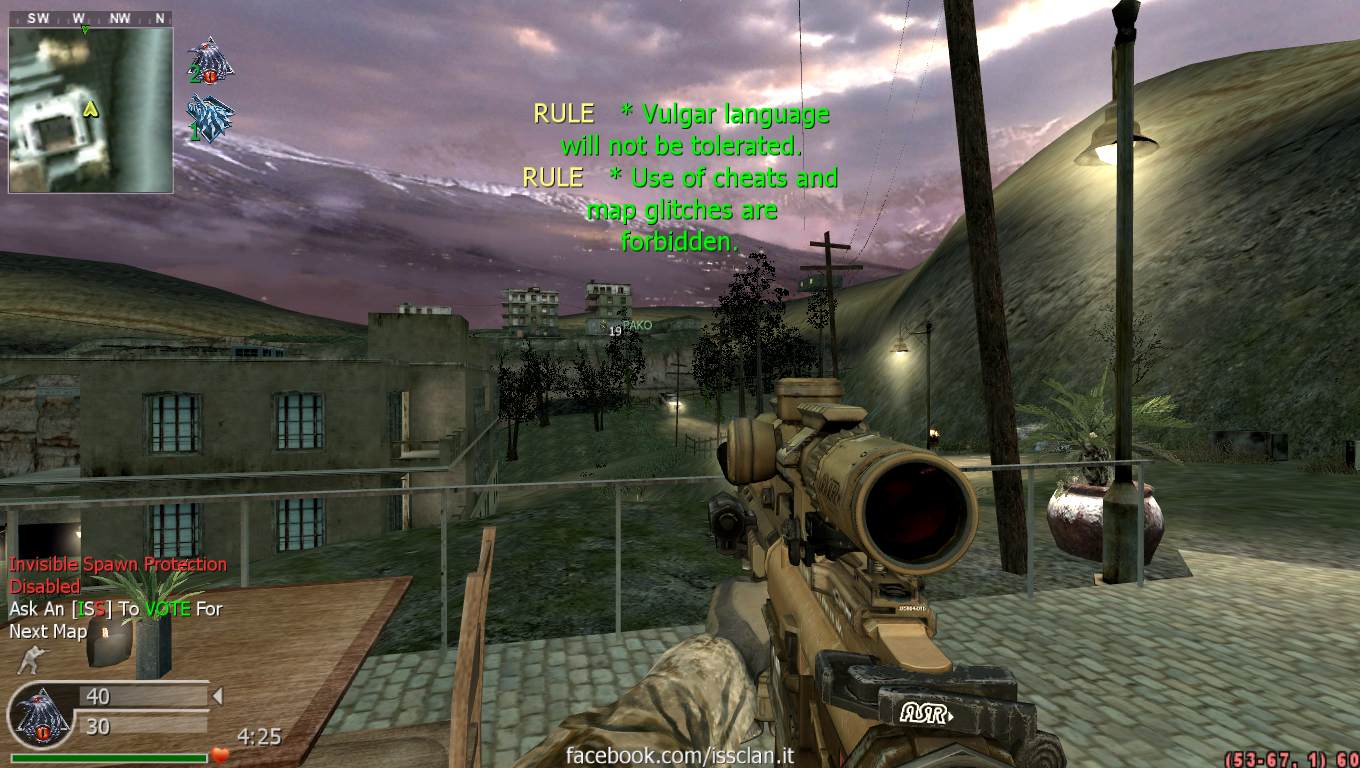The height and width of the screenshot is (768, 1360).
Task: Click the compass strip above the minimap
Action: [90, 18]
